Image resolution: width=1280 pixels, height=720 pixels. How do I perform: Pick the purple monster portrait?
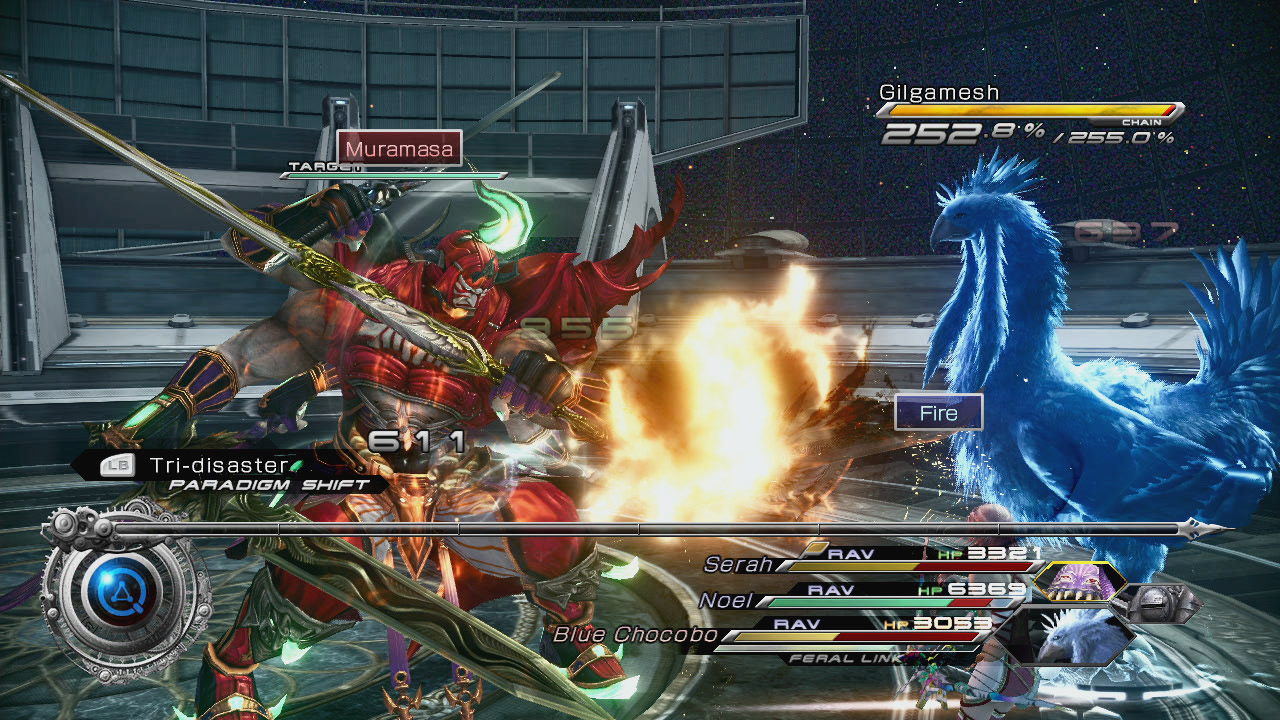[x=1078, y=582]
